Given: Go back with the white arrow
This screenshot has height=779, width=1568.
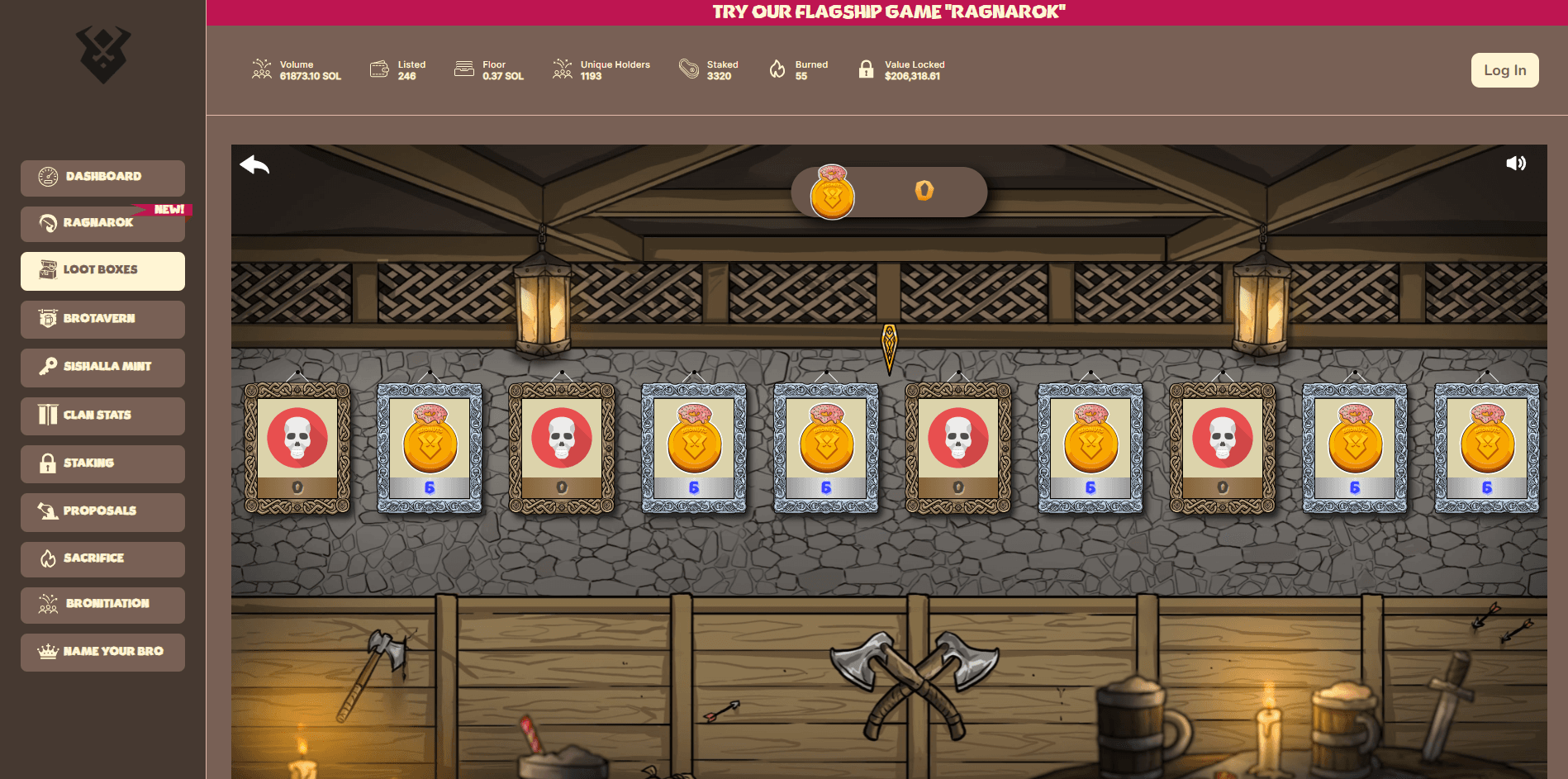Looking at the screenshot, I should pyautogui.click(x=254, y=165).
